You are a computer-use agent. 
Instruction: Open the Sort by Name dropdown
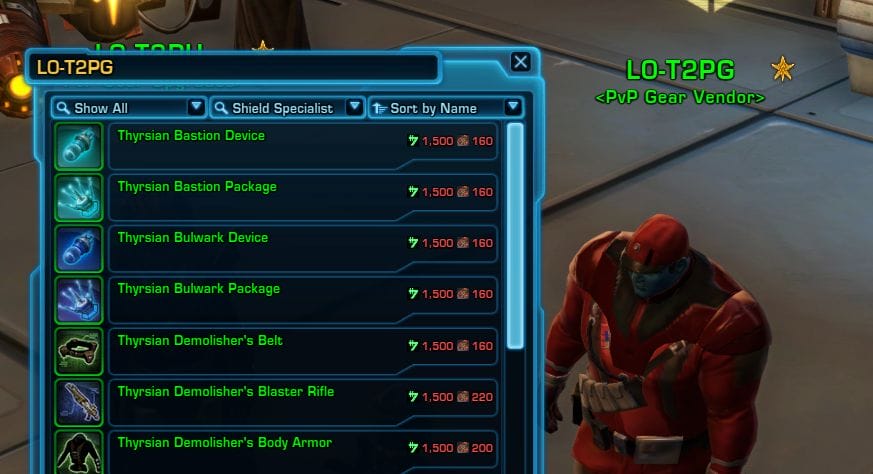444,107
